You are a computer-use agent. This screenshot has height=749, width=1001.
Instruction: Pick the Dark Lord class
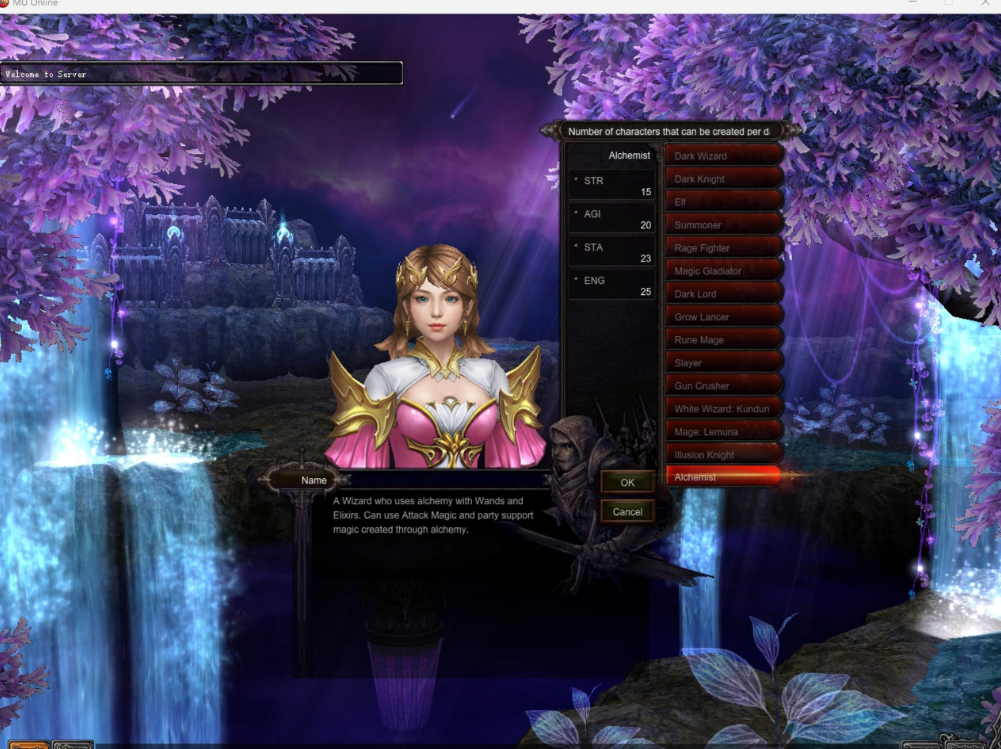722,294
